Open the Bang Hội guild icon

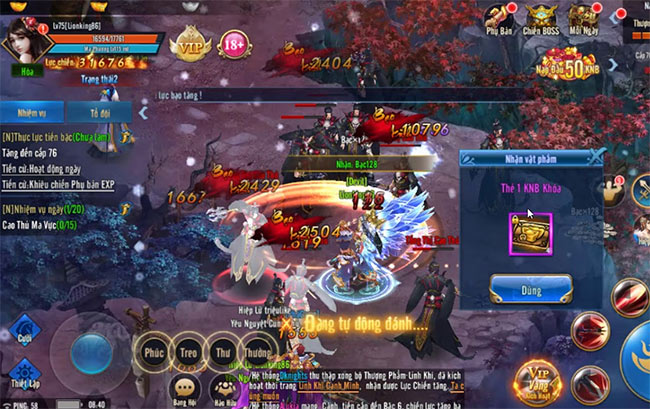pyautogui.click(x=184, y=389)
